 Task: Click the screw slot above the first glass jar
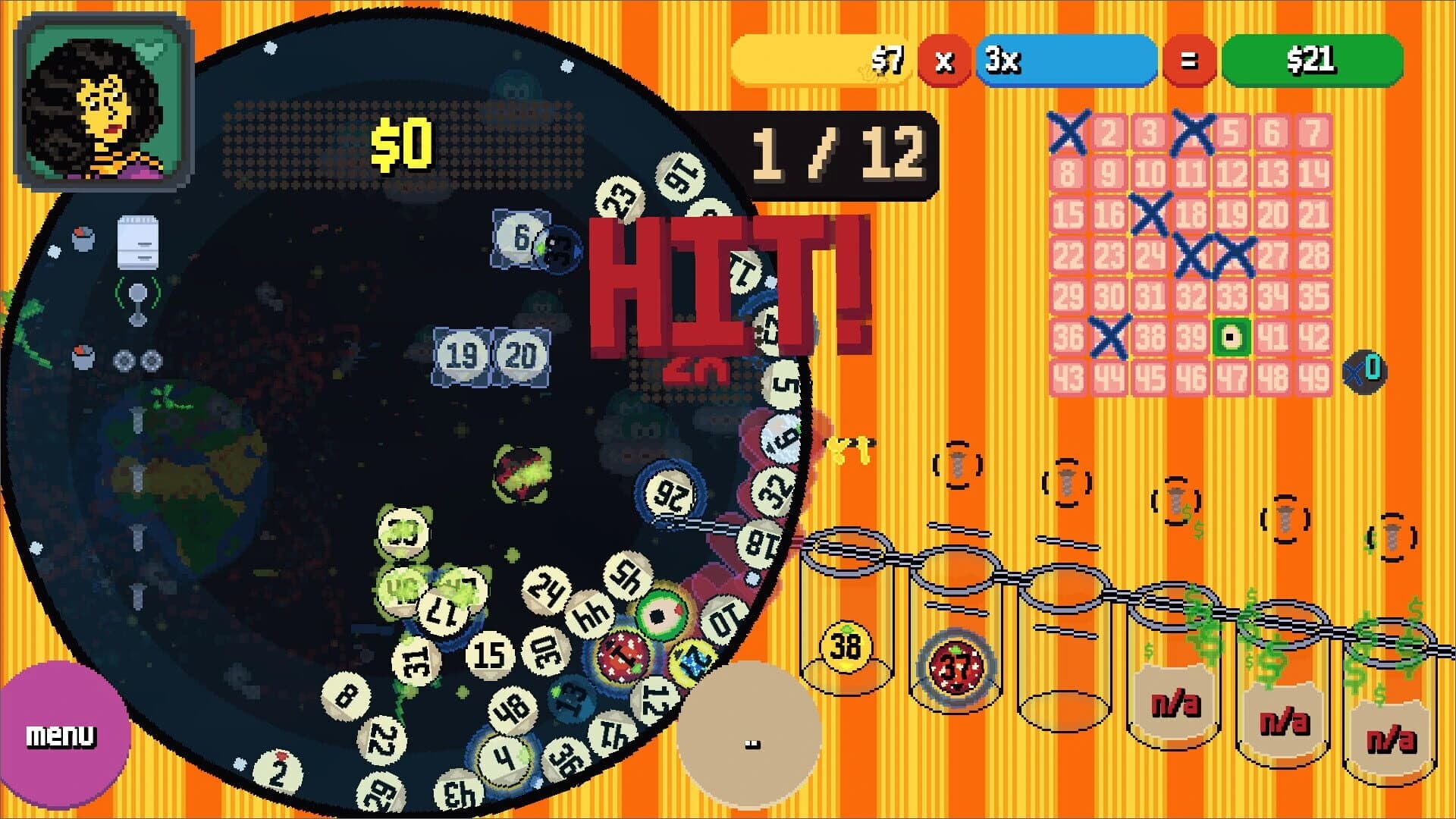959,466
